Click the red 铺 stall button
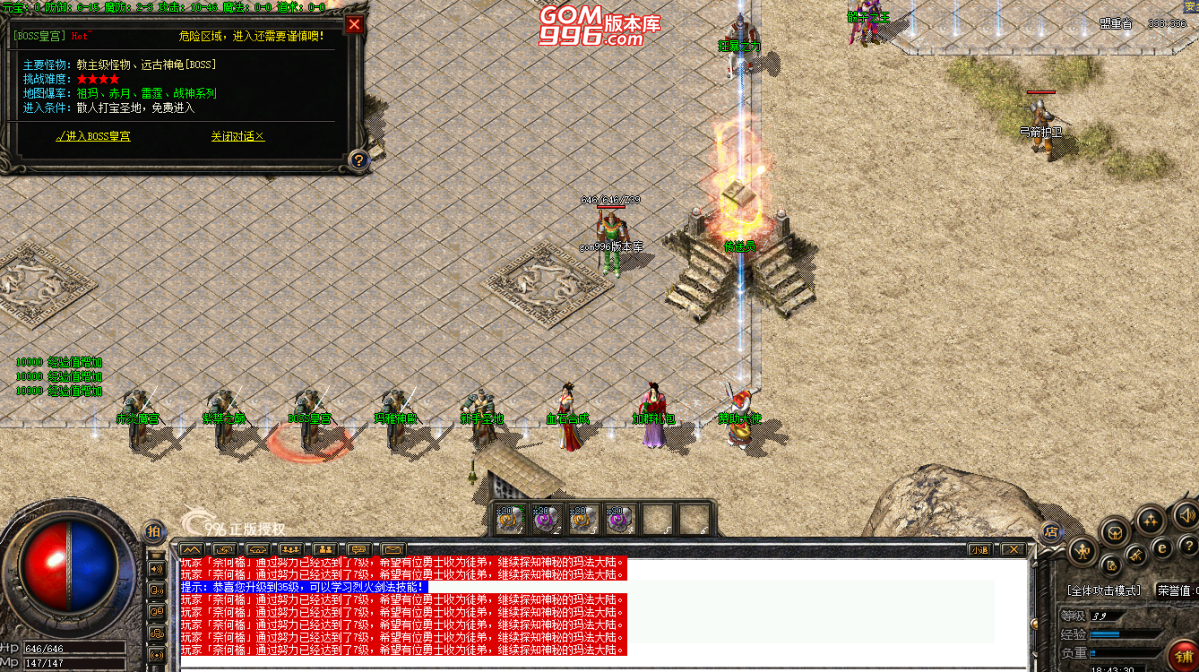This screenshot has height=672, width=1199. point(1186,660)
